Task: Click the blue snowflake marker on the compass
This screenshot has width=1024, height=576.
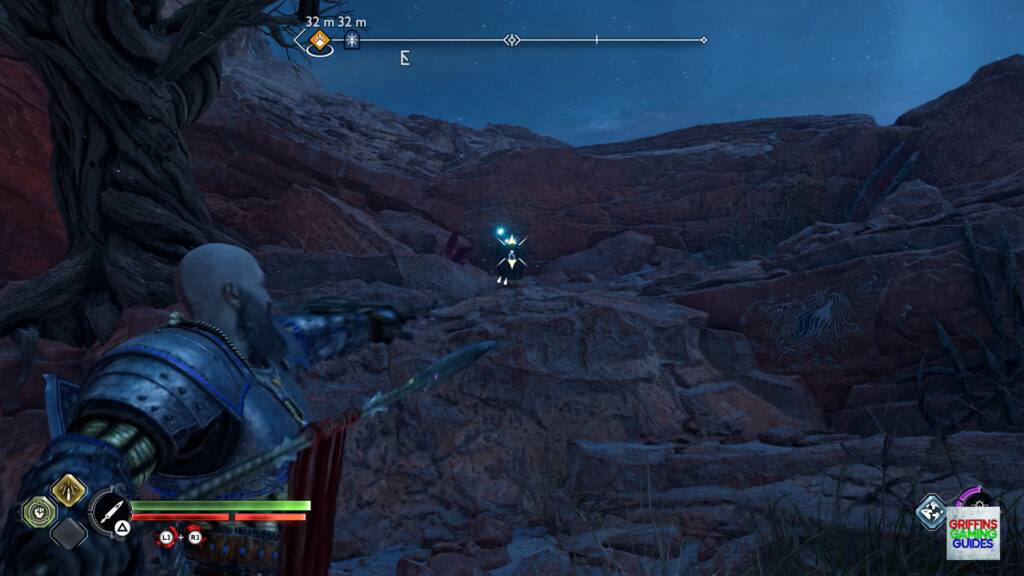Action: tap(352, 40)
